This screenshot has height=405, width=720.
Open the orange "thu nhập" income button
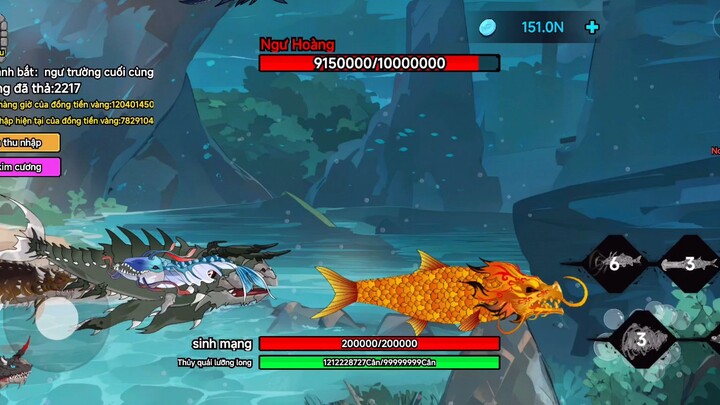(x=28, y=142)
